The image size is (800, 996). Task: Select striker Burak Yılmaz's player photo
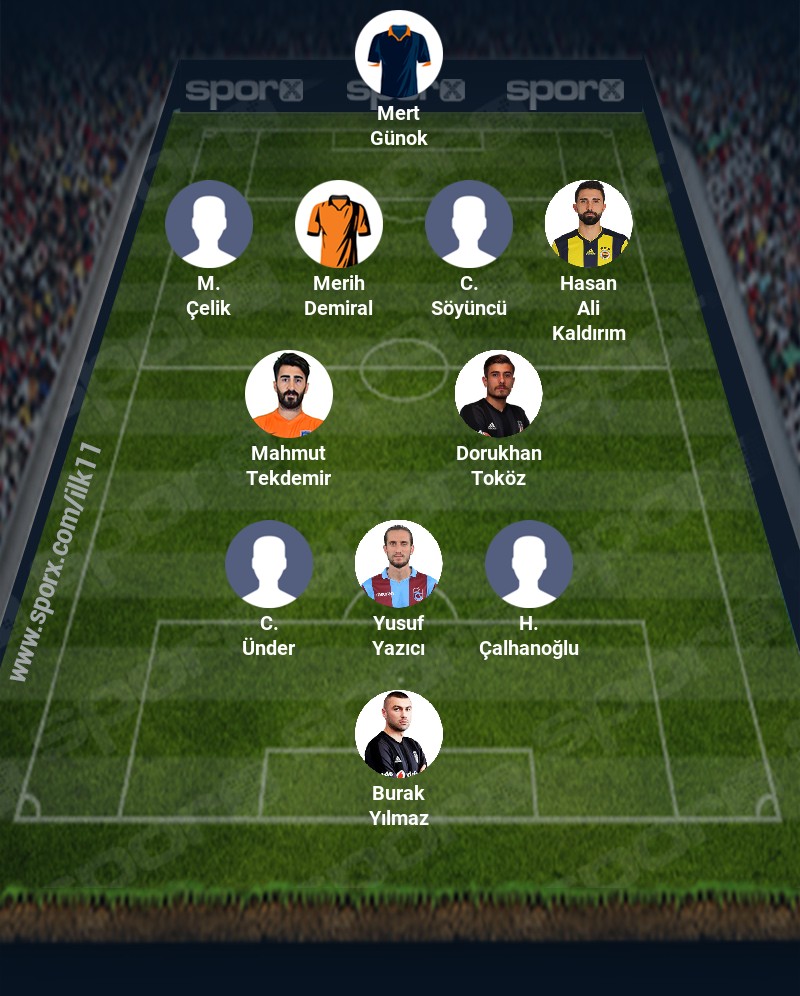[399, 734]
